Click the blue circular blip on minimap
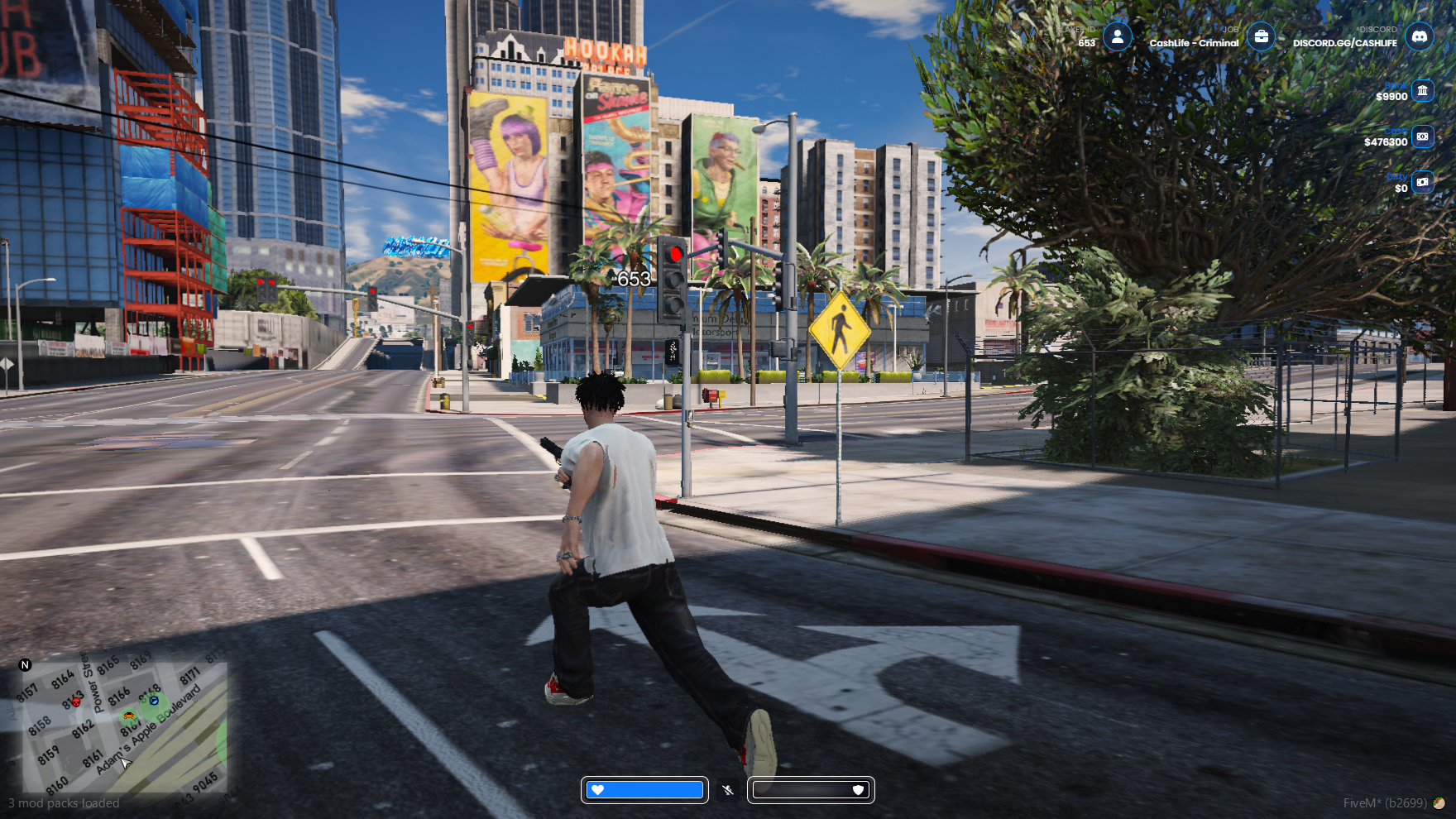 click(154, 701)
